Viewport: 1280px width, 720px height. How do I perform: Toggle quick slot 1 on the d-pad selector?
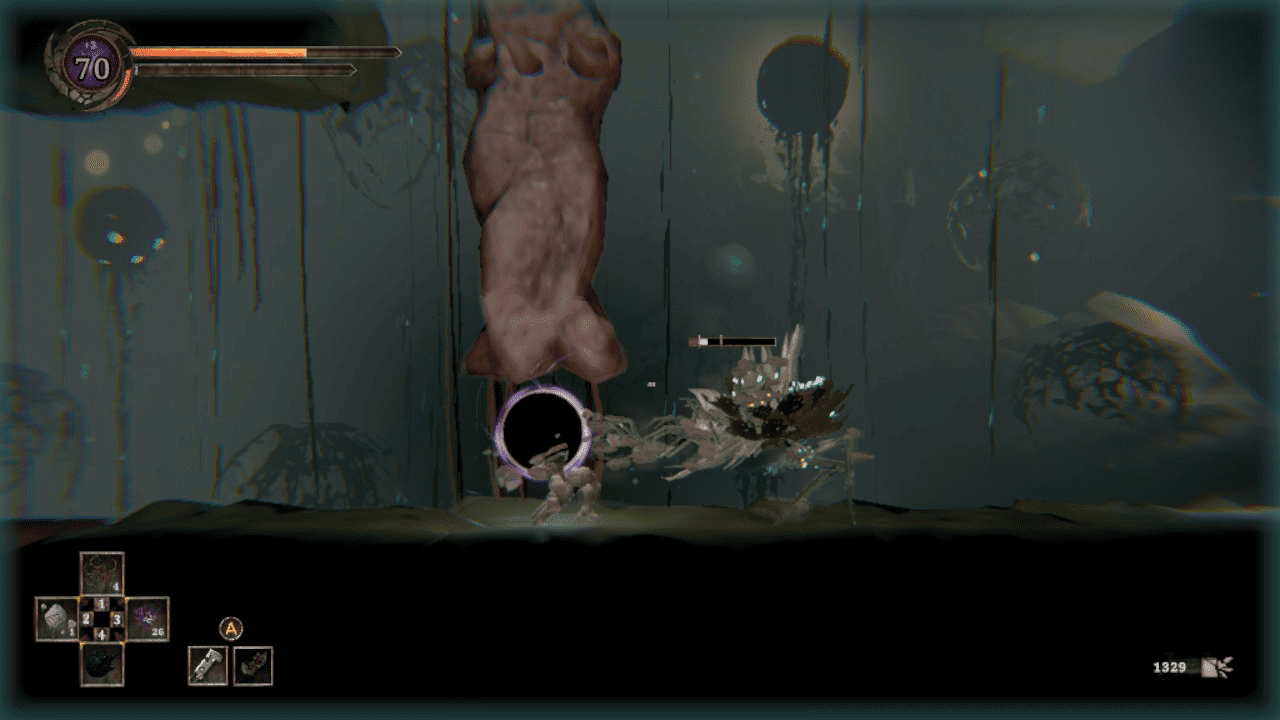100,604
